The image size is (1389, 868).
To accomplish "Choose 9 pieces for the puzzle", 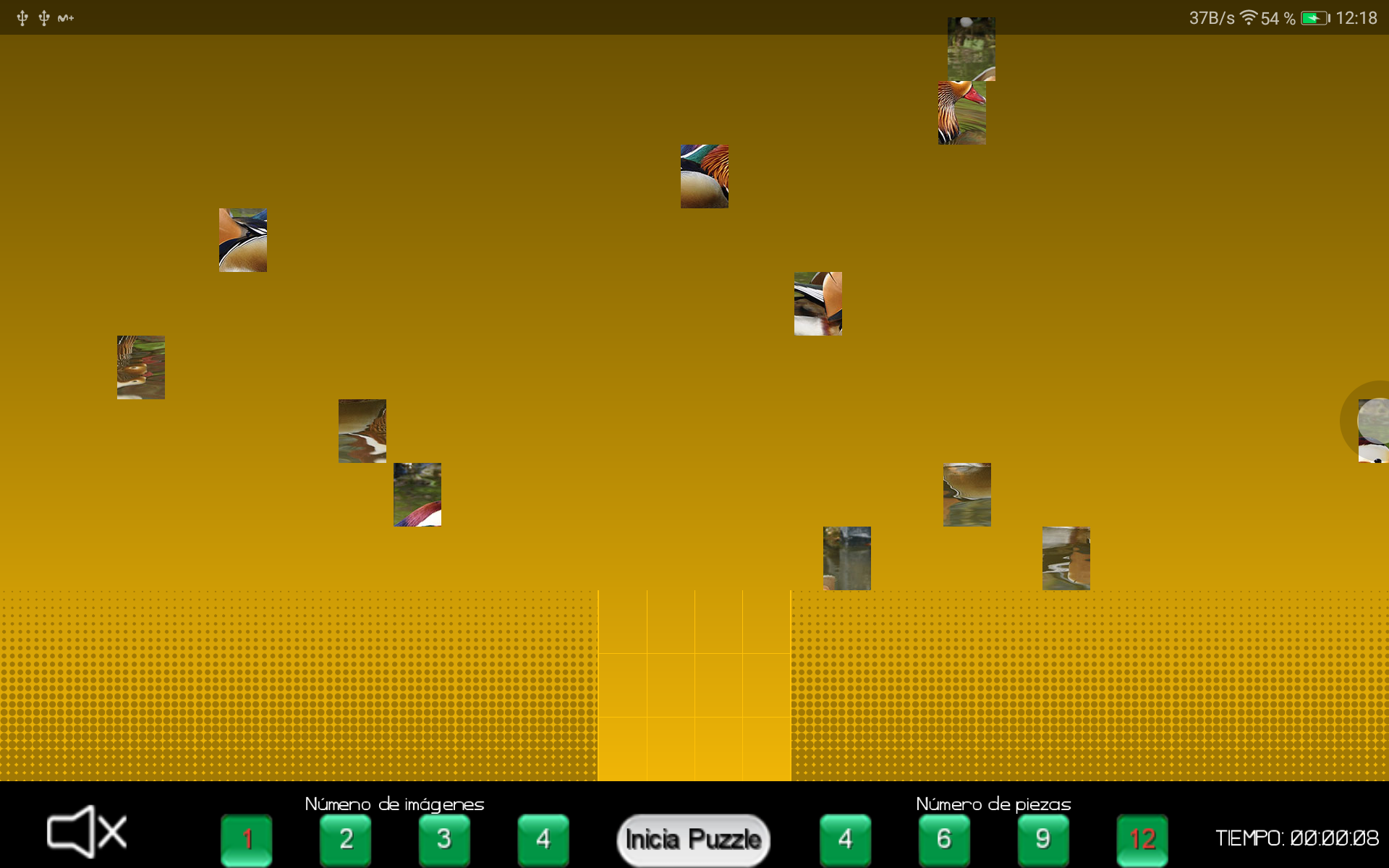I will (x=1042, y=839).
